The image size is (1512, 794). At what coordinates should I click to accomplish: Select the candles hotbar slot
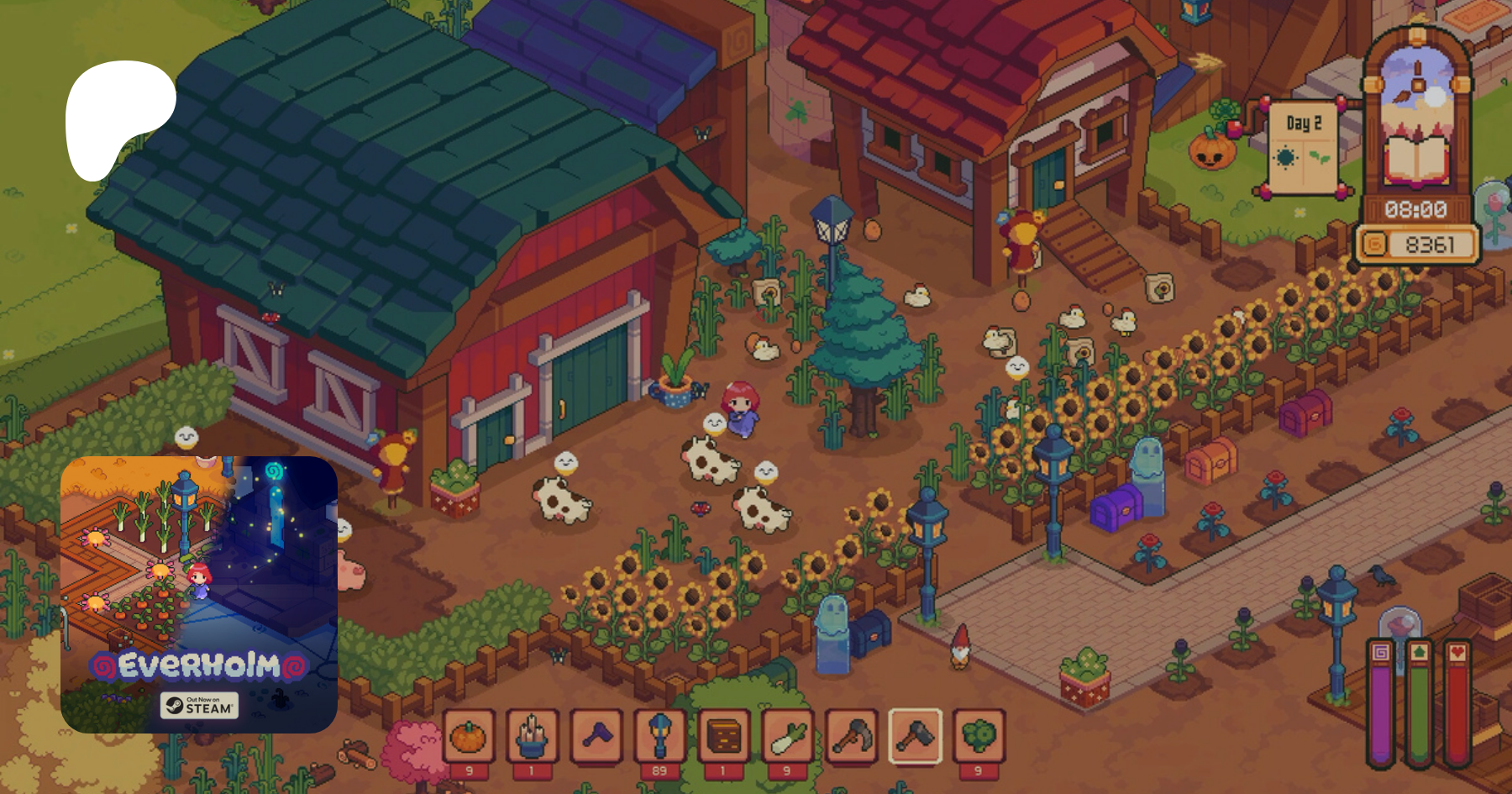[x=533, y=737]
